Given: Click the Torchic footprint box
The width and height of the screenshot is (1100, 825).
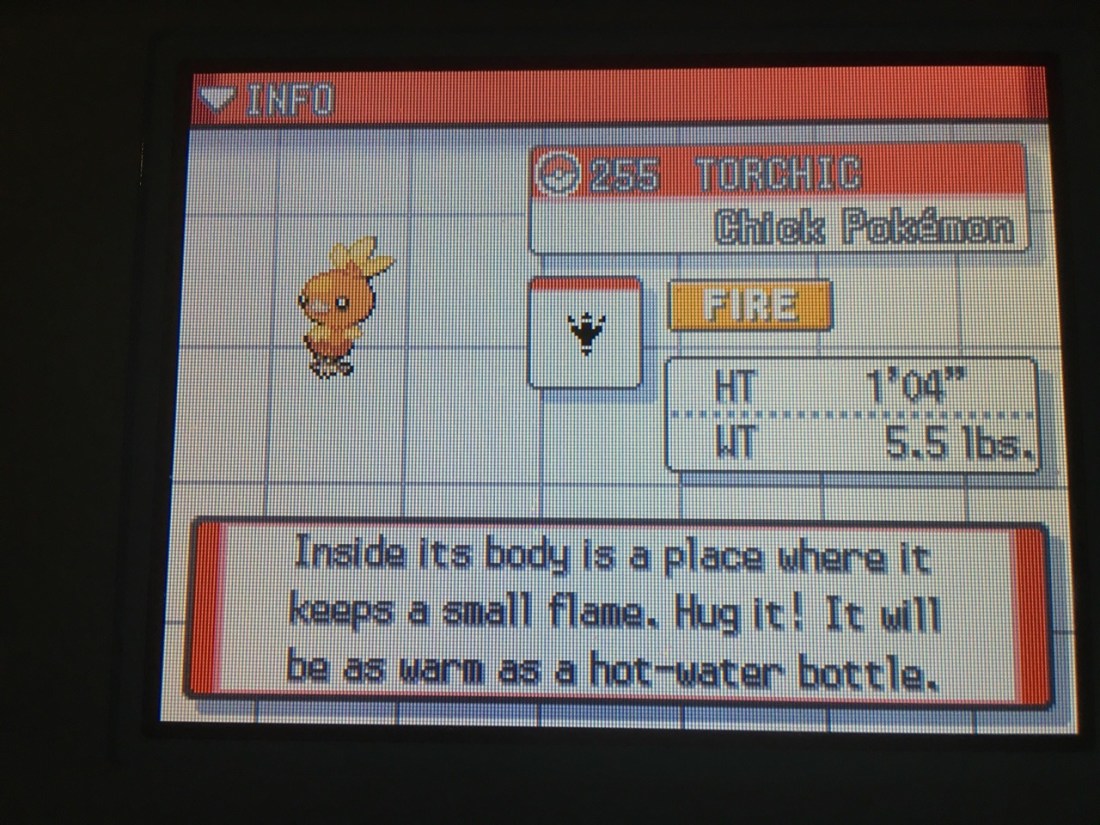Looking at the screenshot, I should [x=585, y=333].
